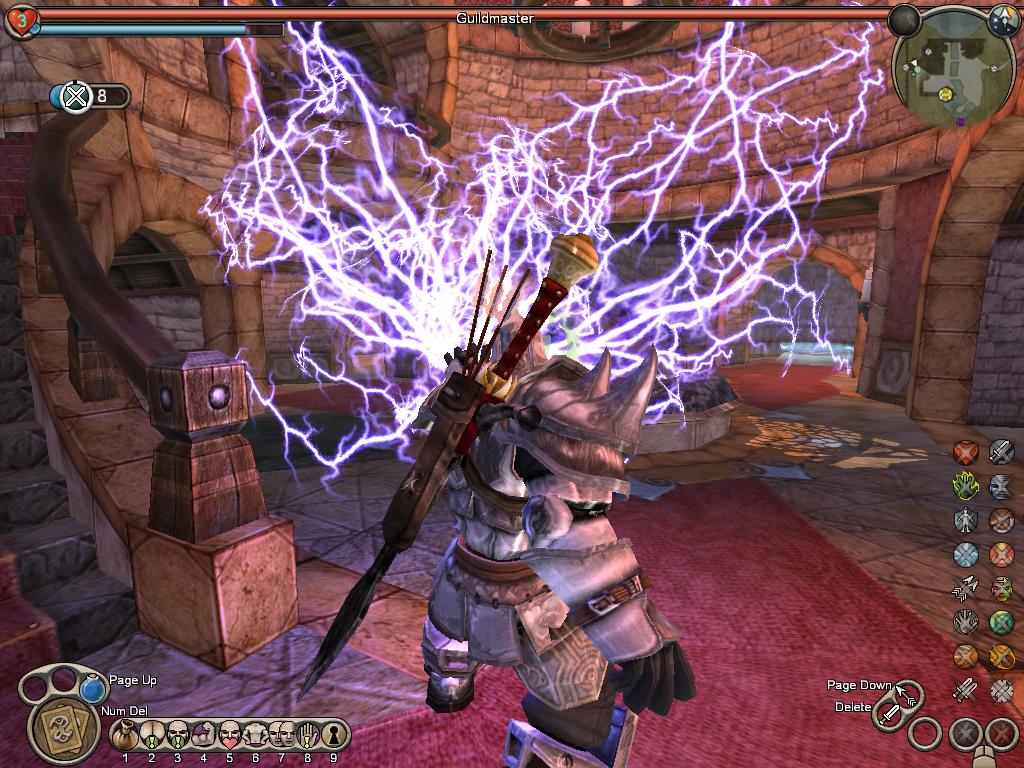The image size is (1024, 768).
Task: Select the glowing green hand spell icon
Action: click(x=965, y=486)
